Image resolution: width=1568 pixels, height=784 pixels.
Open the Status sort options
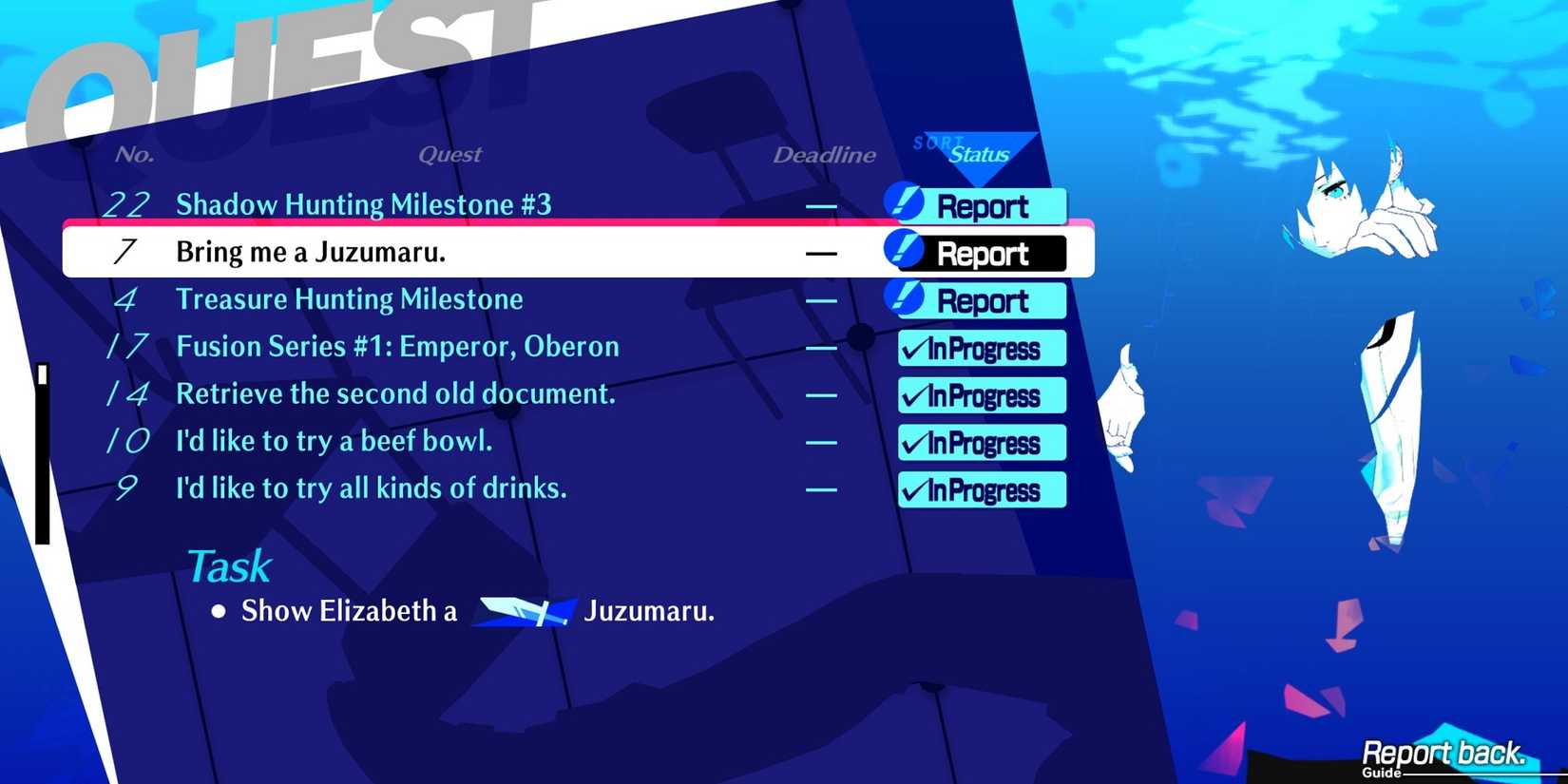pos(979,154)
